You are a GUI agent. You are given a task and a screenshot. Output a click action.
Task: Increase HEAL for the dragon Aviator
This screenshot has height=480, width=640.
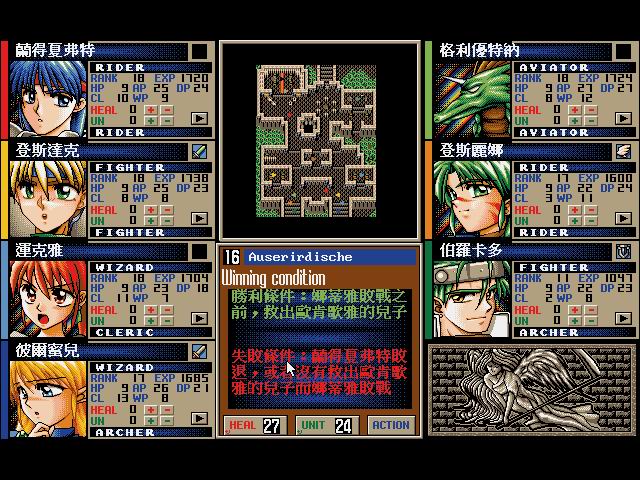574,109
